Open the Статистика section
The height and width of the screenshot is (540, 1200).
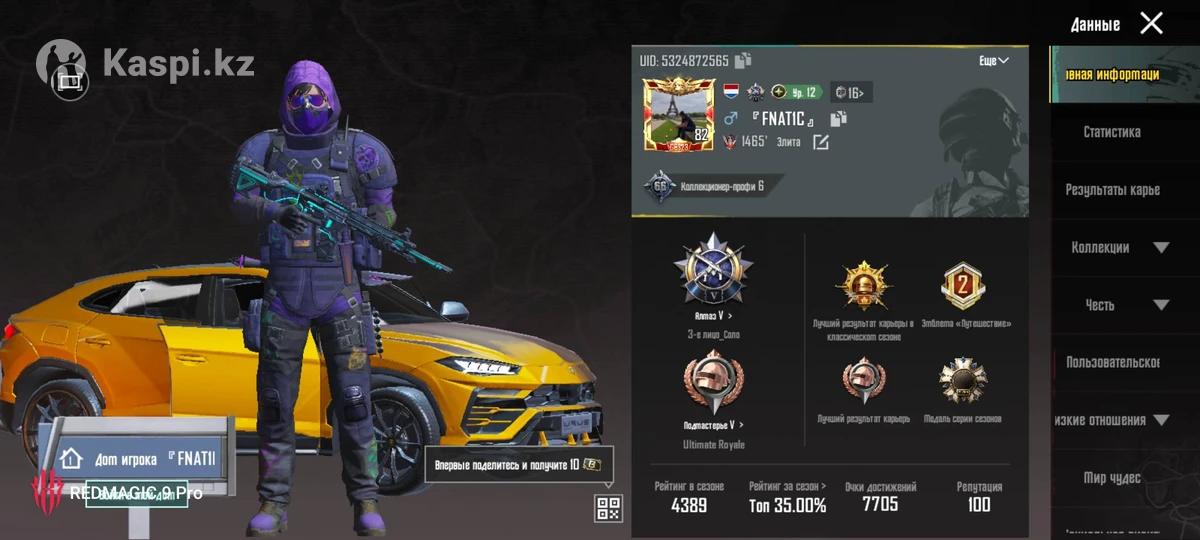coord(1111,132)
